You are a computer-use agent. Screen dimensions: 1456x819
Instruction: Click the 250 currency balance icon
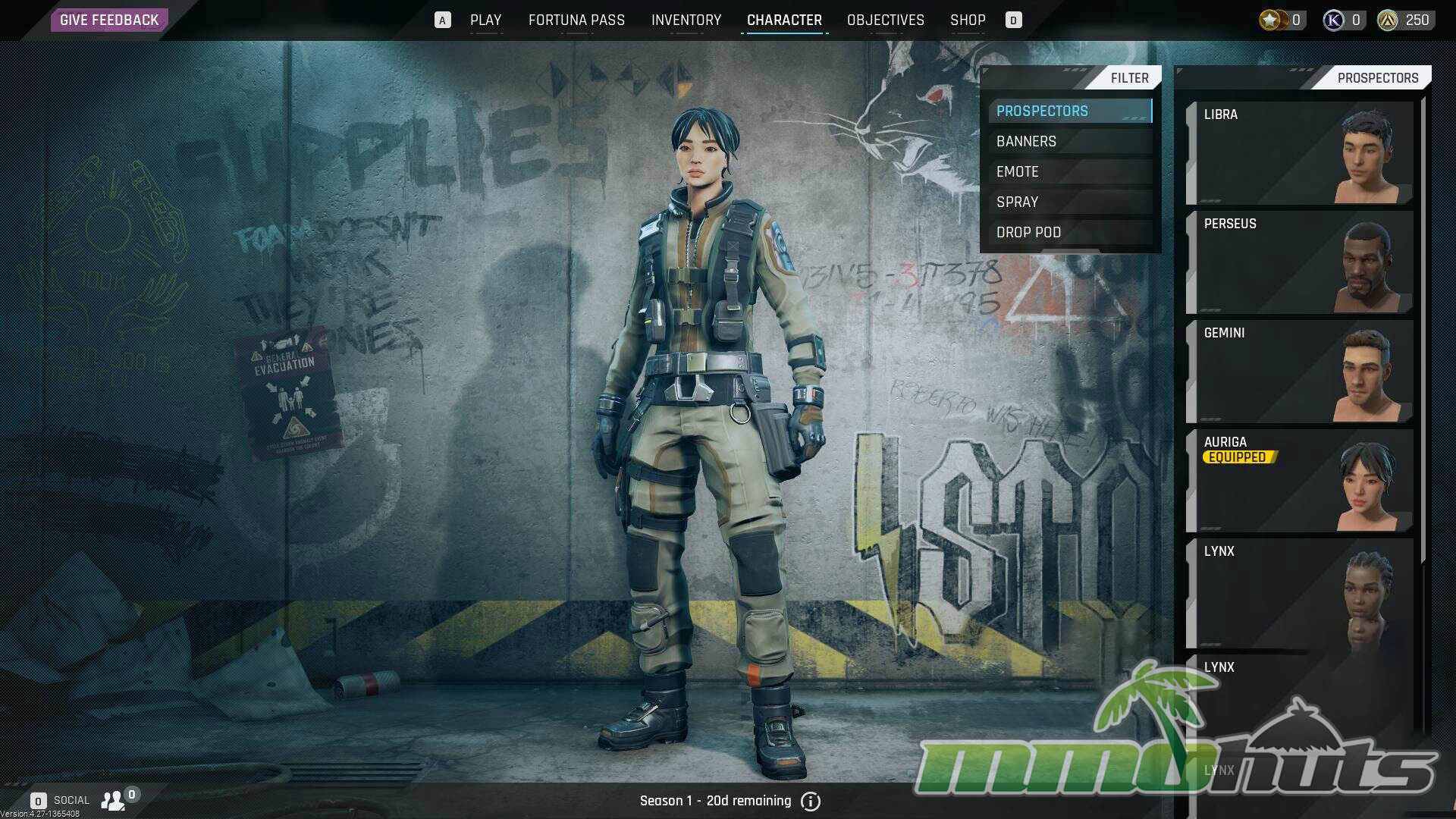1388,20
